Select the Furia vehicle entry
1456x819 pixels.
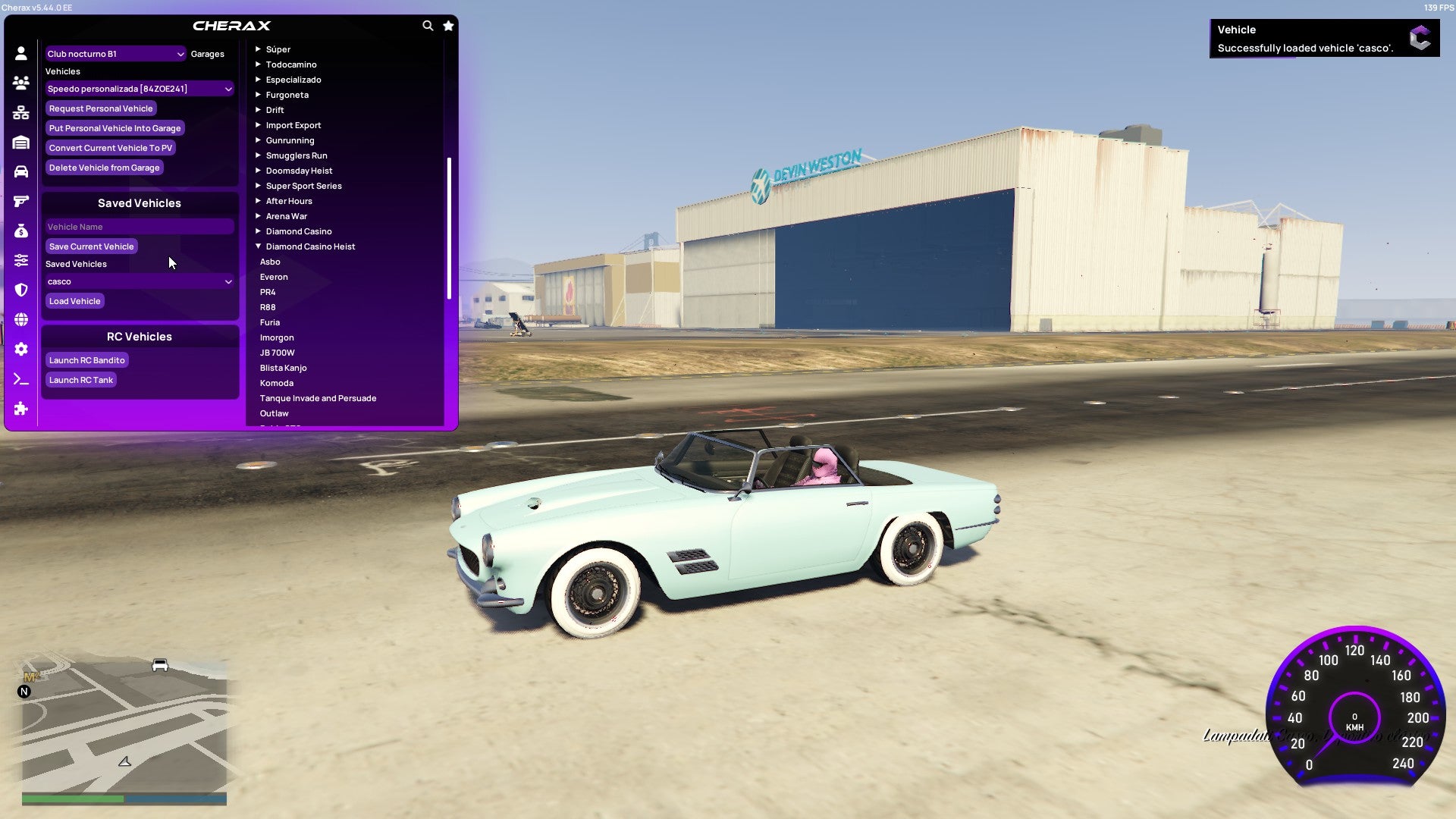271,322
